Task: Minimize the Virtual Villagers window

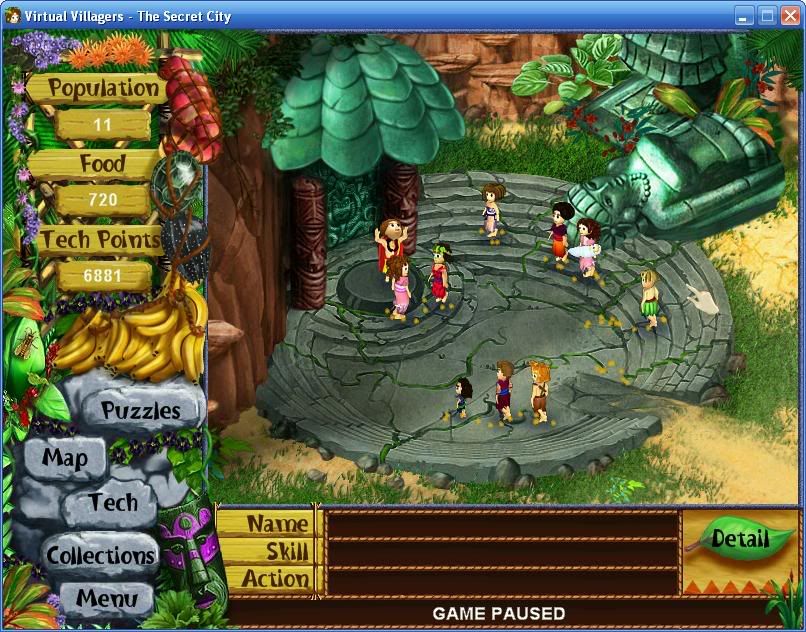Action: click(x=744, y=15)
